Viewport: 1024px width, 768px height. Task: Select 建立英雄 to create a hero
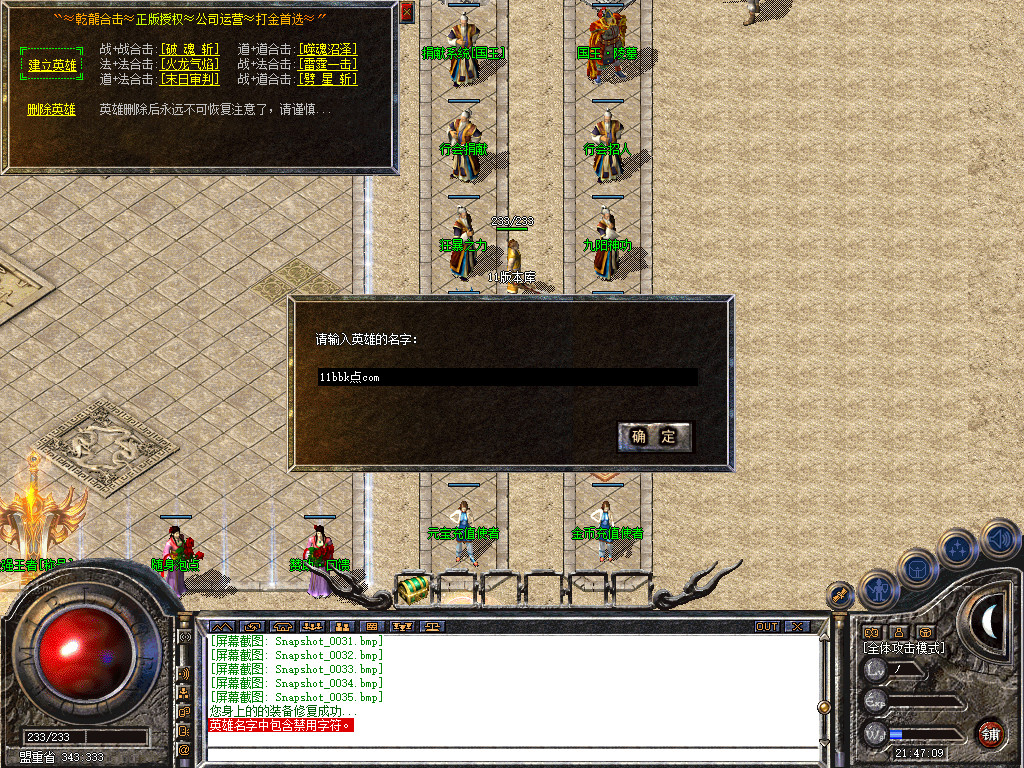[x=52, y=64]
